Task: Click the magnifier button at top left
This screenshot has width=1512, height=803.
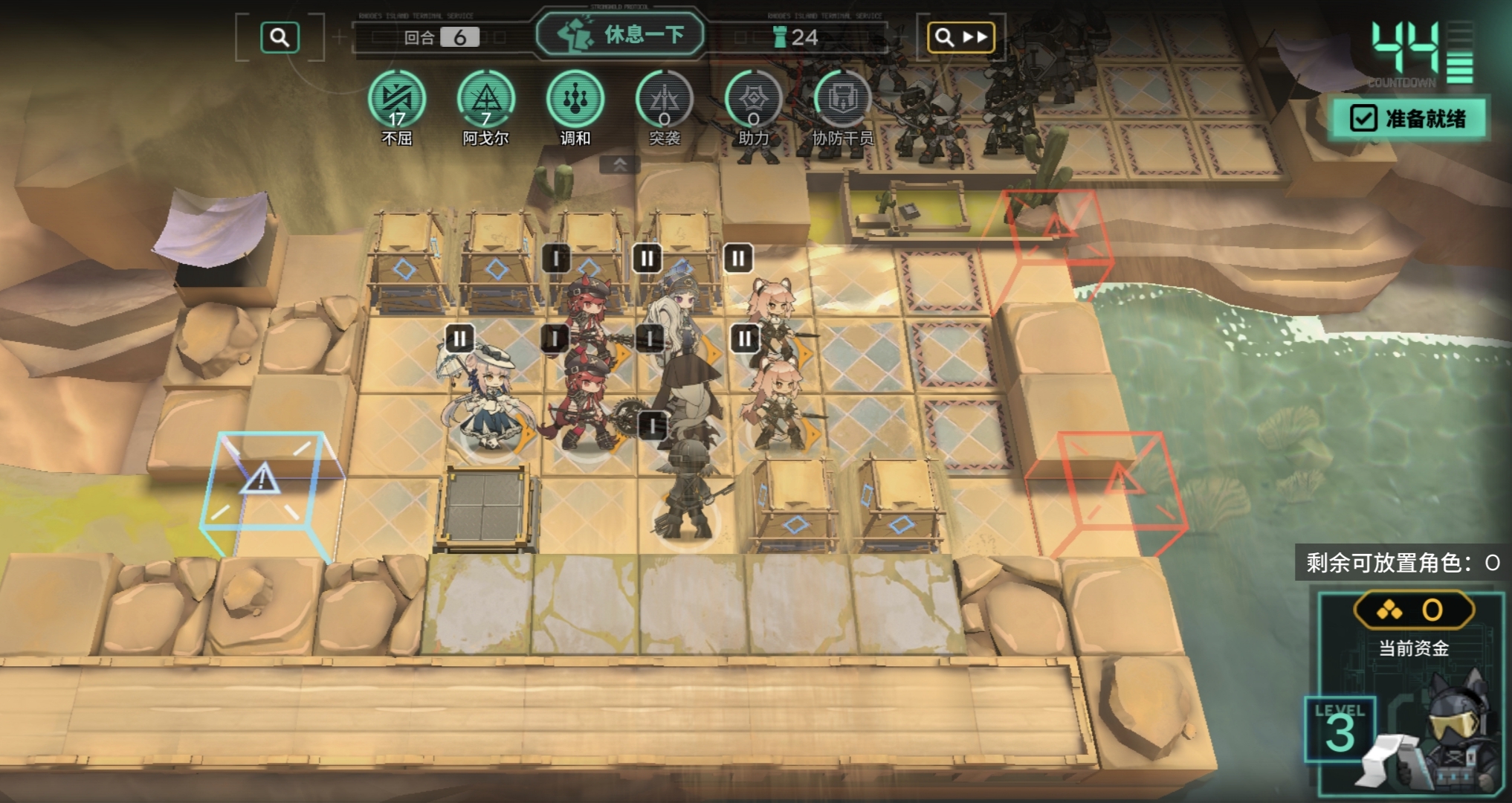Action: pos(280,37)
